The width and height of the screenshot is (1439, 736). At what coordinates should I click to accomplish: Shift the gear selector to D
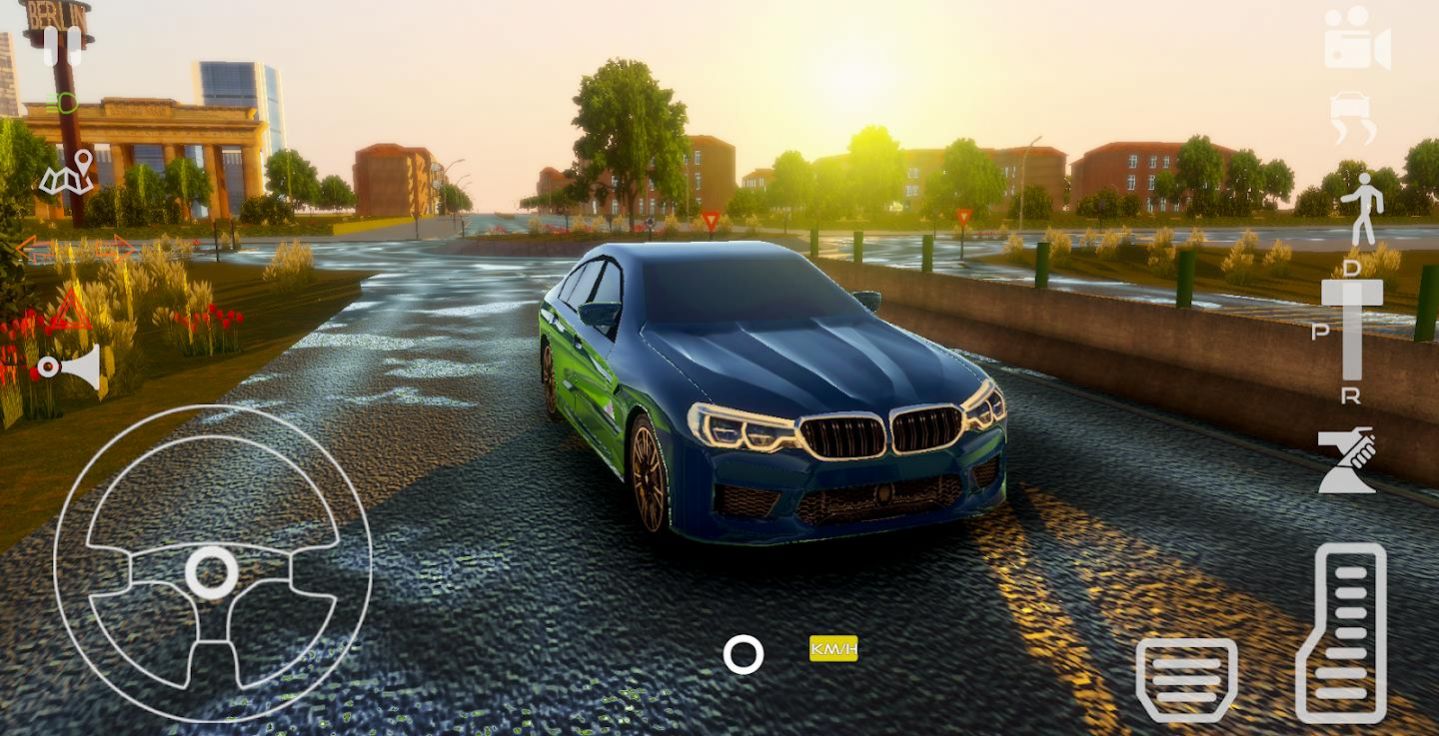click(1352, 267)
